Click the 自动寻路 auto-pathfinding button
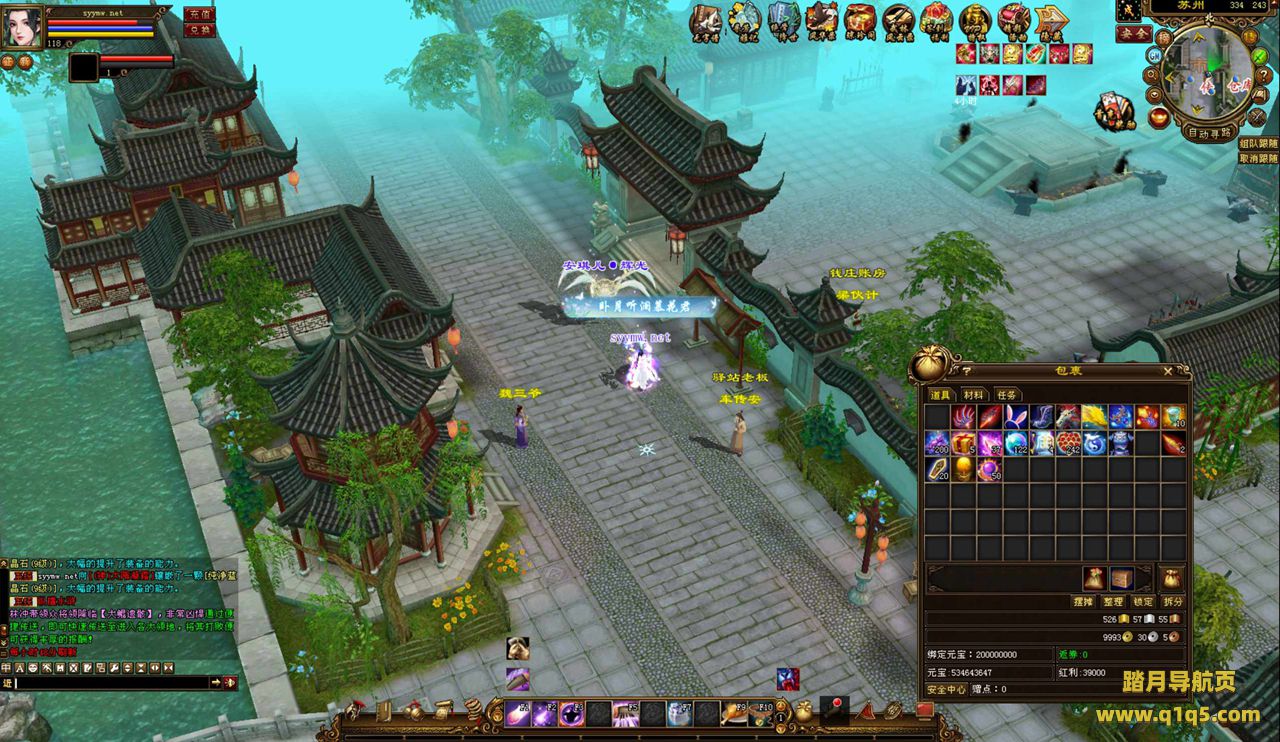The width and height of the screenshot is (1280, 742). (x=1208, y=132)
